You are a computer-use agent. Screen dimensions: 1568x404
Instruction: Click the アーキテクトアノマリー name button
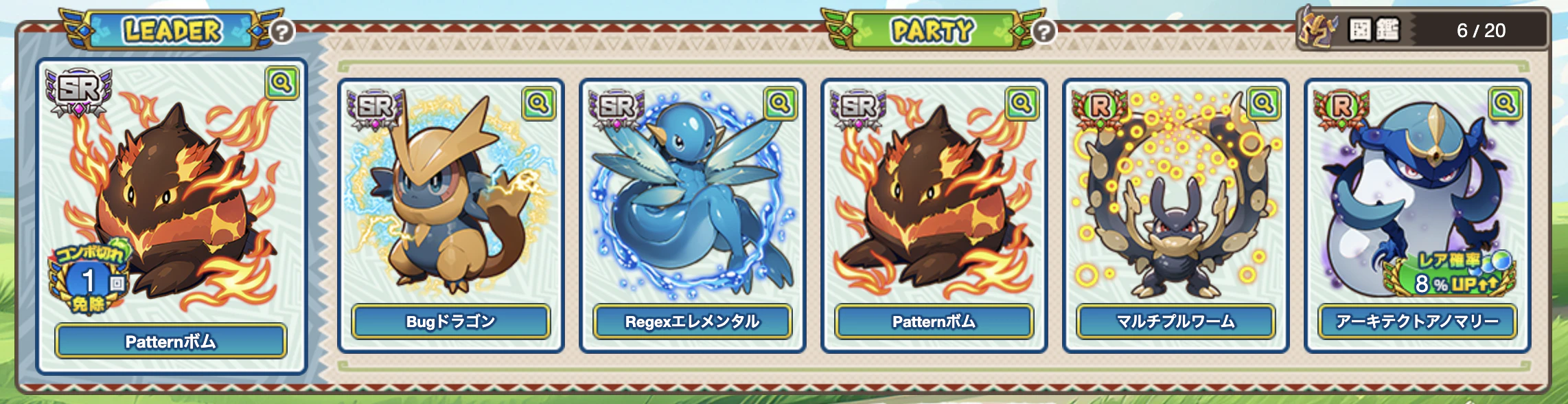coord(1418,322)
